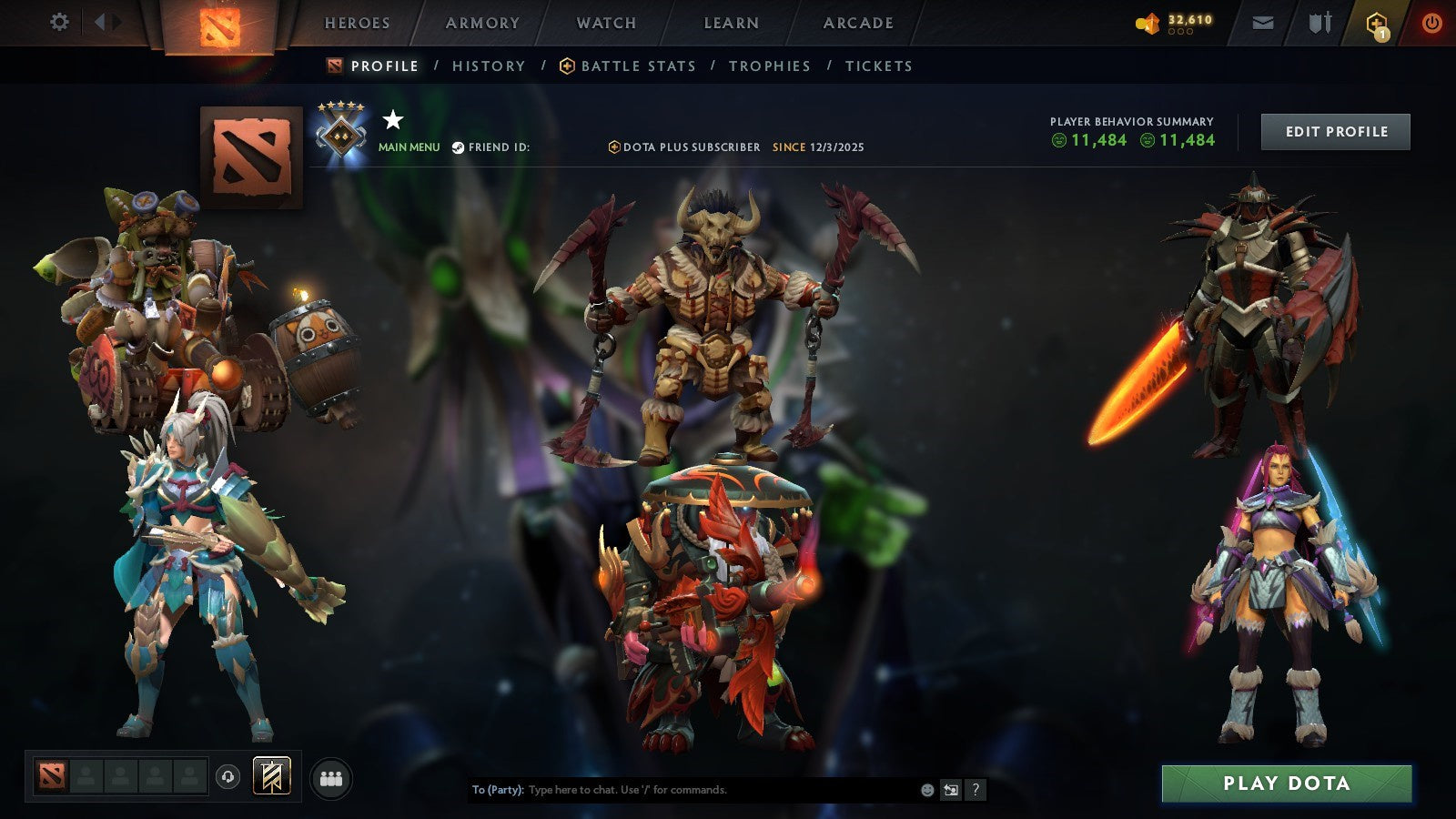Click the chat help question mark icon
This screenshot has height=819, width=1456.
pos(975,790)
